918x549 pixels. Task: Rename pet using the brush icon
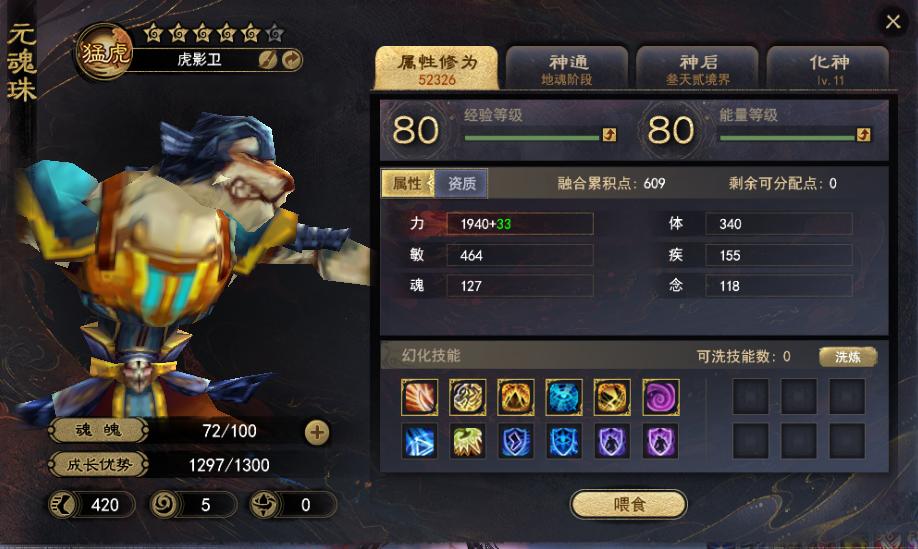click(268, 60)
